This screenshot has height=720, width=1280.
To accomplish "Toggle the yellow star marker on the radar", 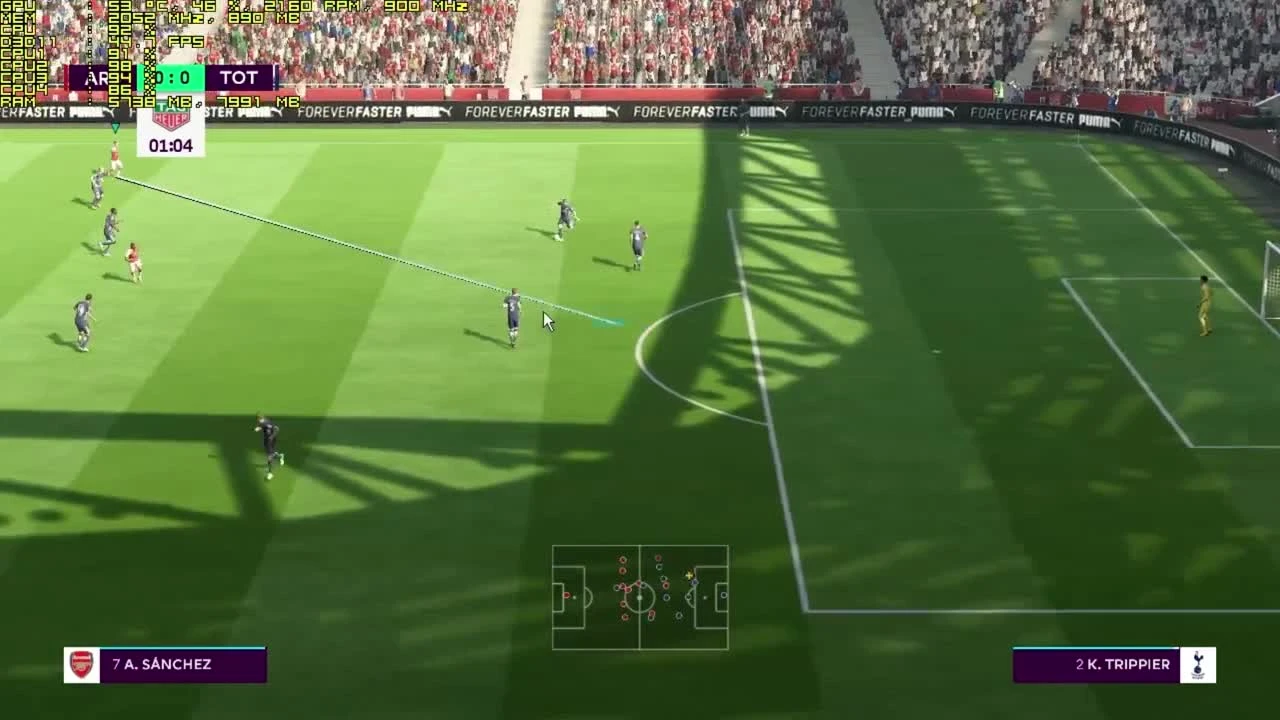I will pos(690,575).
